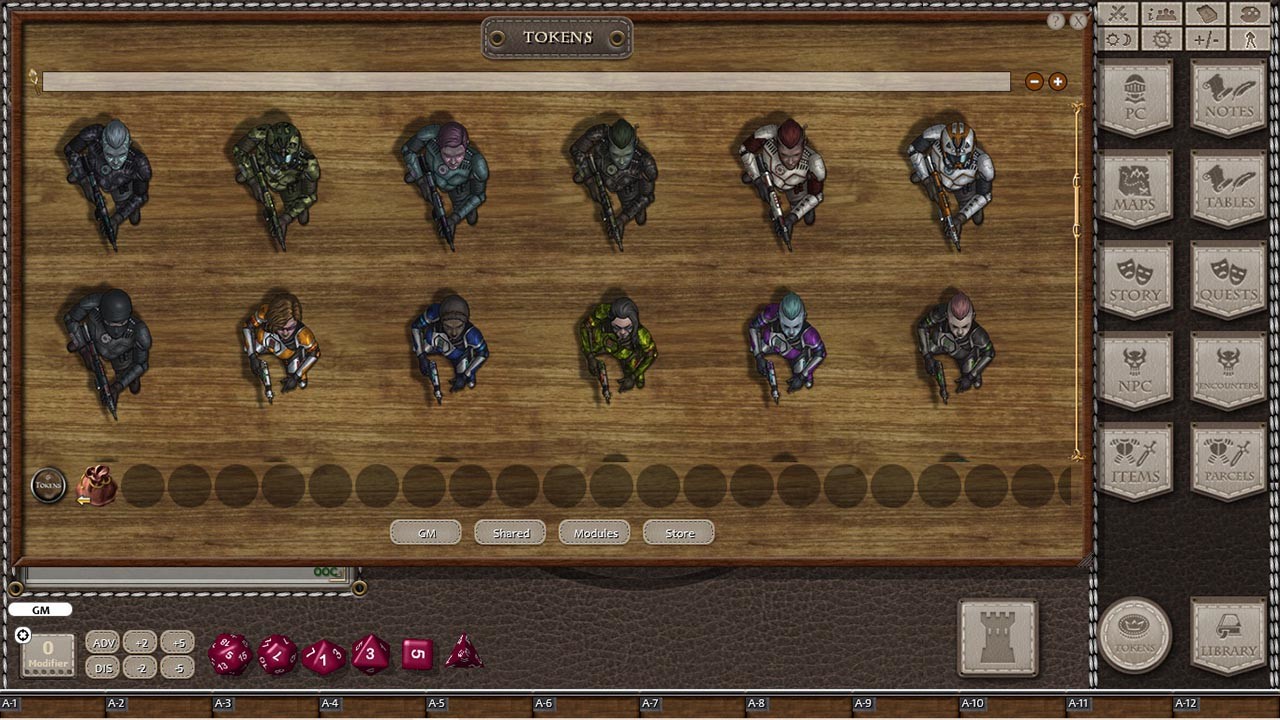The image size is (1280, 720).
Task: Open the party sheet people icon
Action: click(1161, 13)
